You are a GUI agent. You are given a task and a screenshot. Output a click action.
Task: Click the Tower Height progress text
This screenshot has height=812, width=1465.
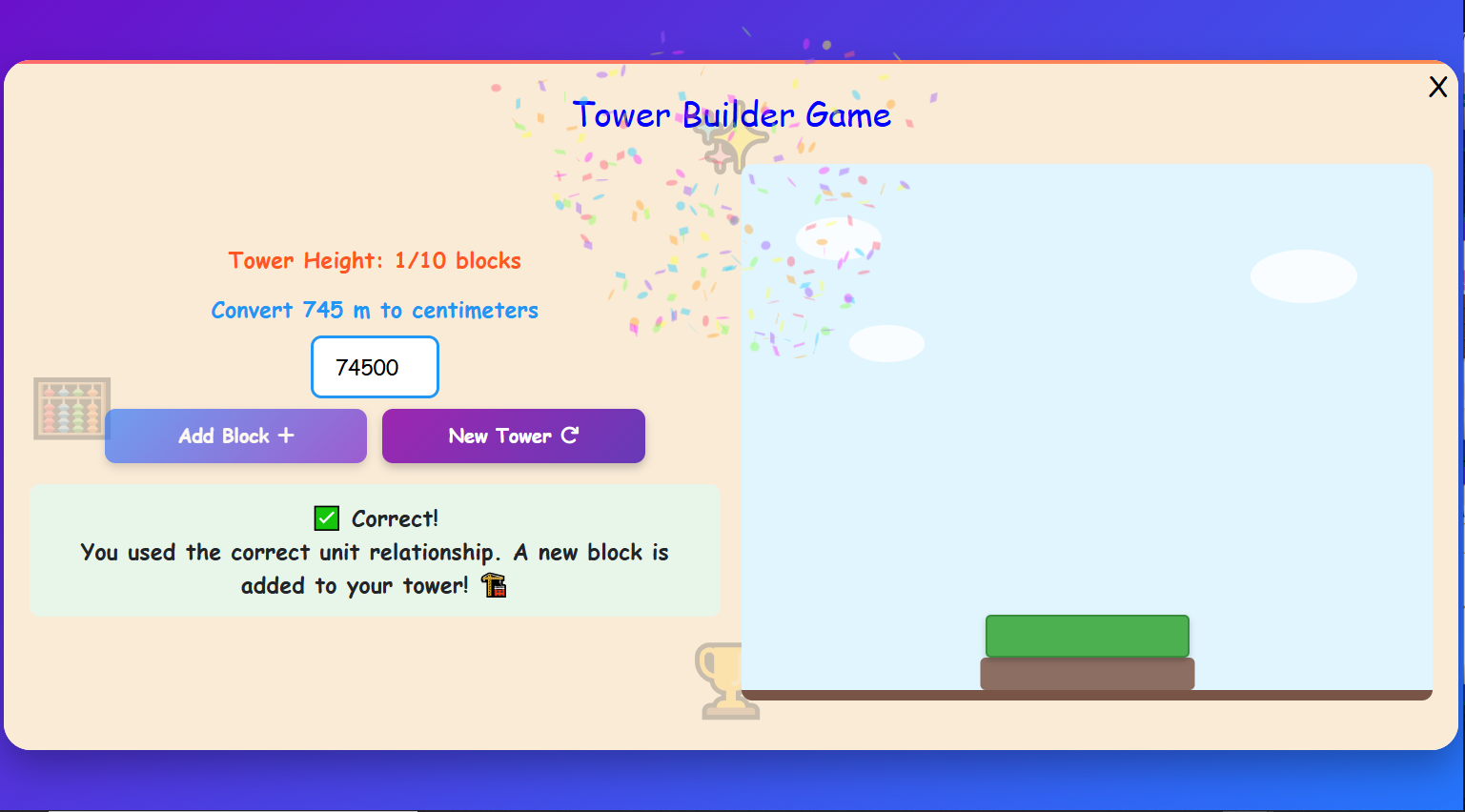click(x=375, y=260)
